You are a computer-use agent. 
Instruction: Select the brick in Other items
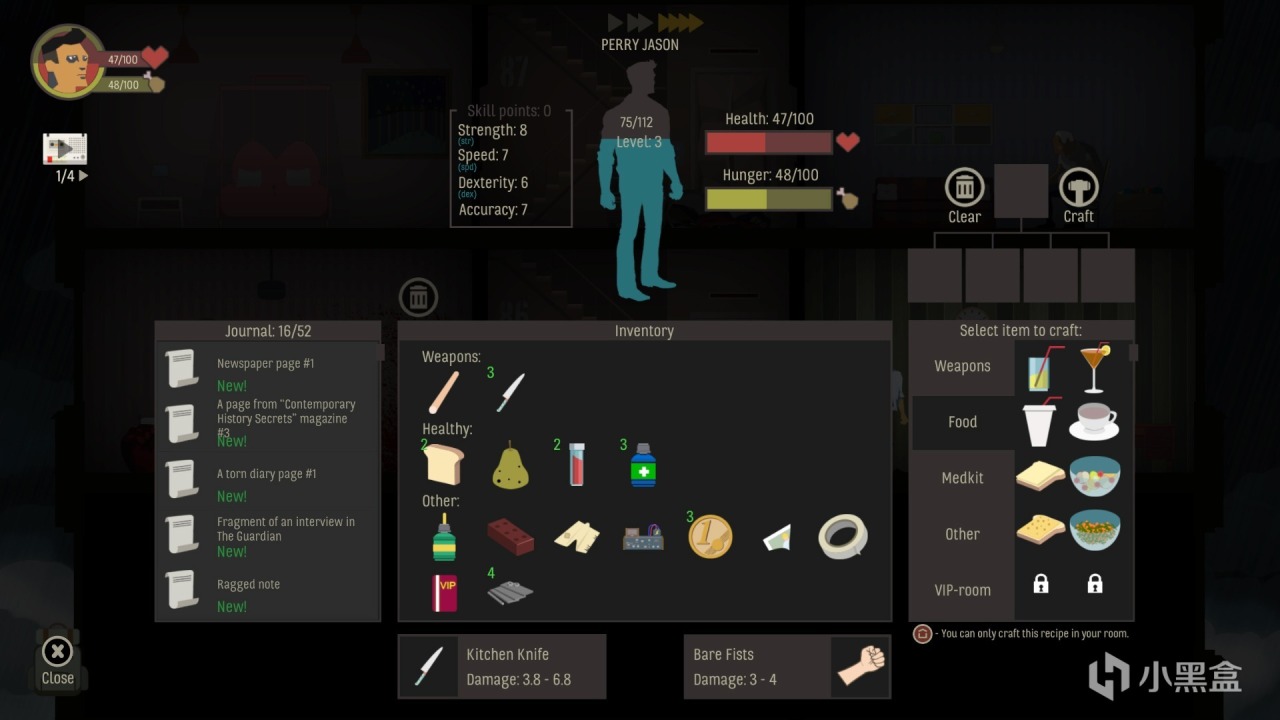point(510,536)
